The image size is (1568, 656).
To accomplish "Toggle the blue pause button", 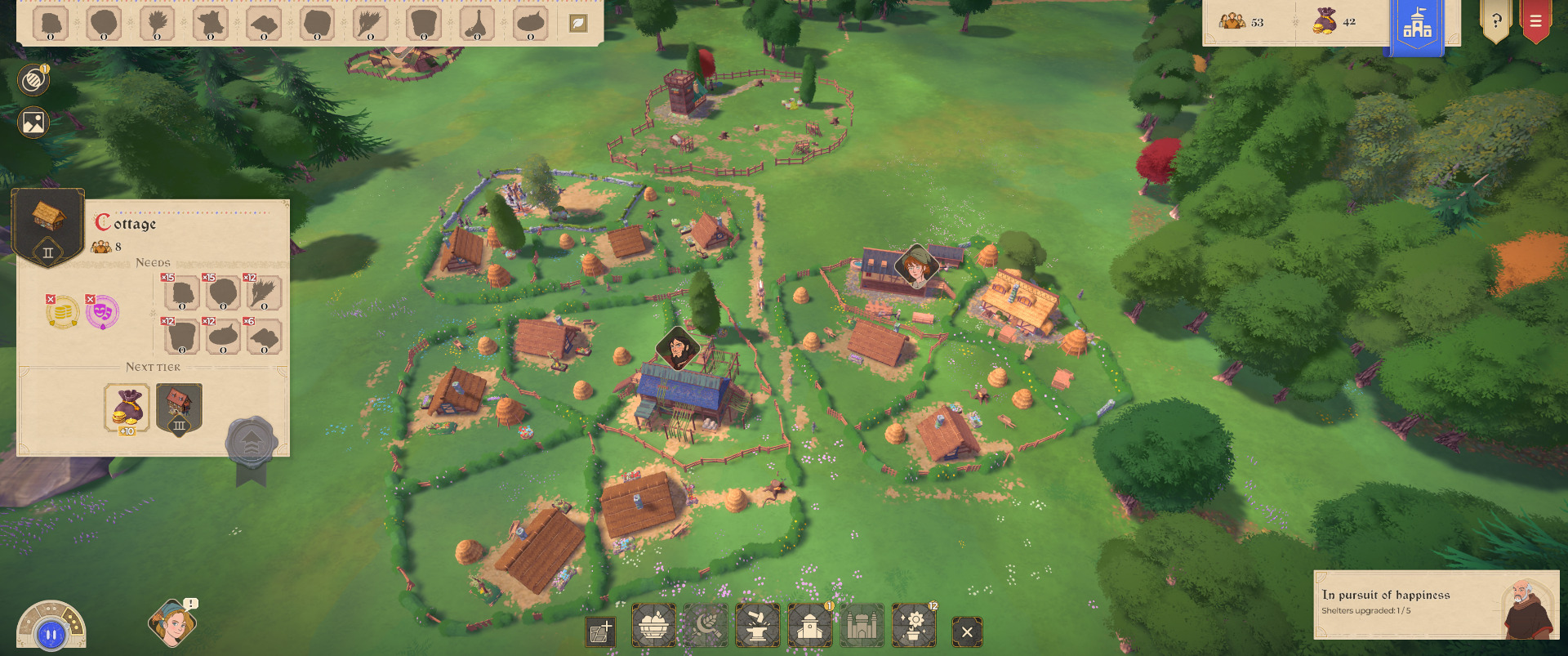I will click(x=51, y=634).
